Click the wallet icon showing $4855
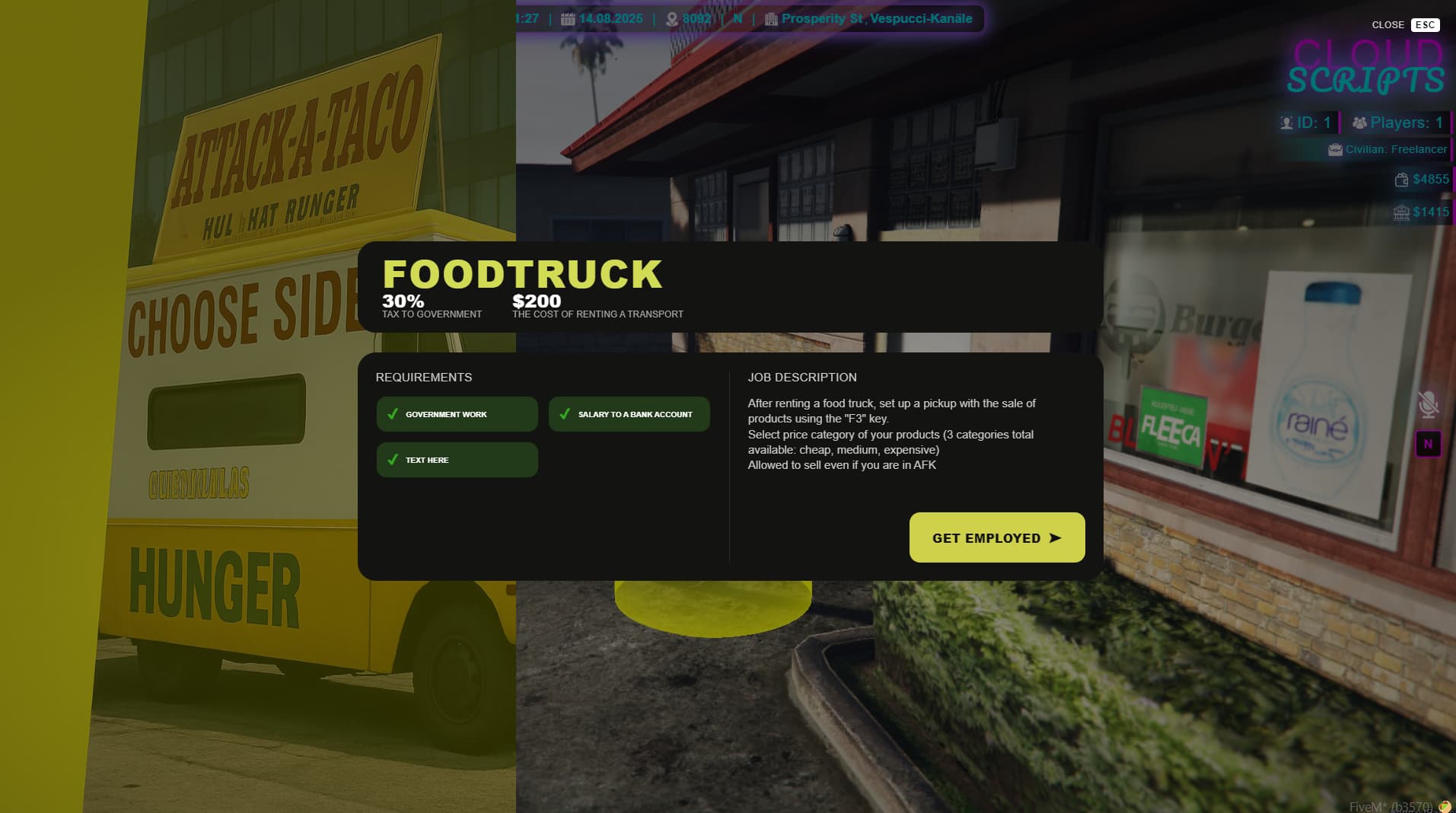This screenshot has width=1456, height=813. point(1400,179)
